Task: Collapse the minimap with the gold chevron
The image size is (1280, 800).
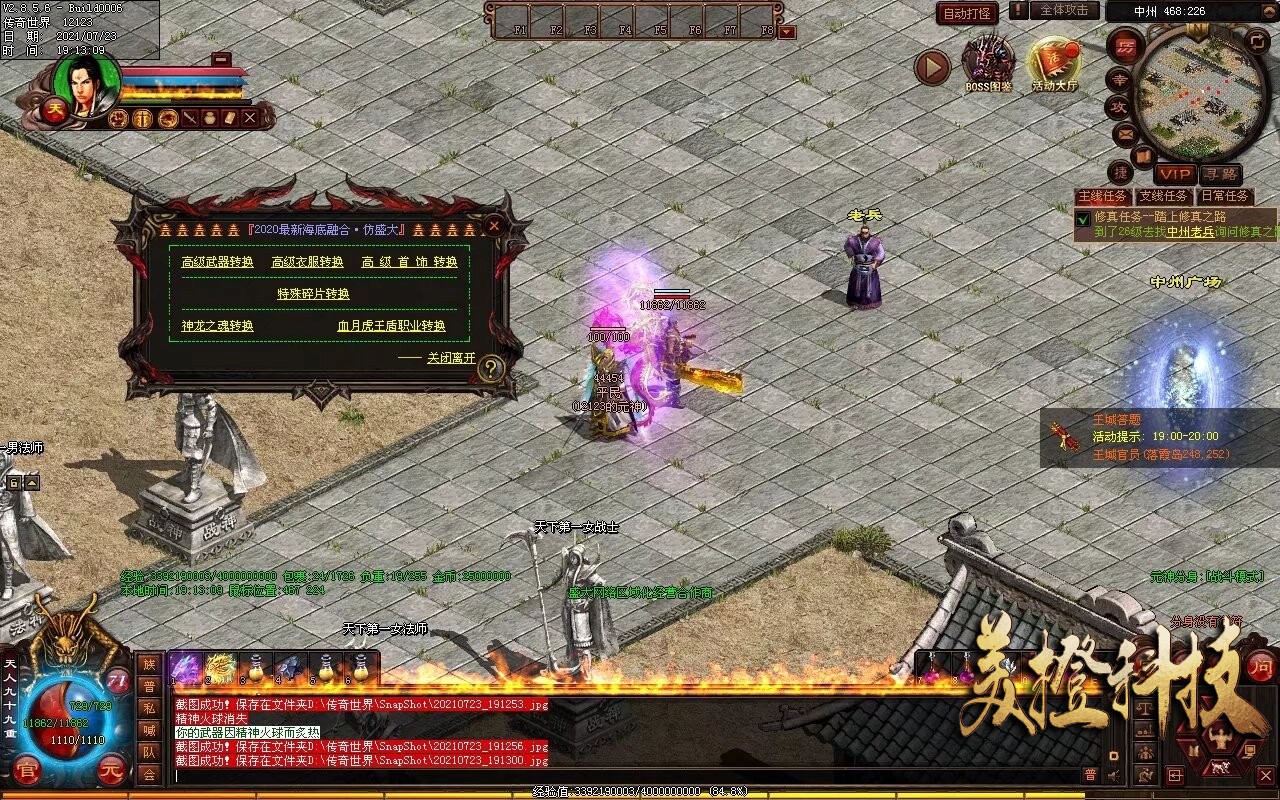Action: [1268, 11]
